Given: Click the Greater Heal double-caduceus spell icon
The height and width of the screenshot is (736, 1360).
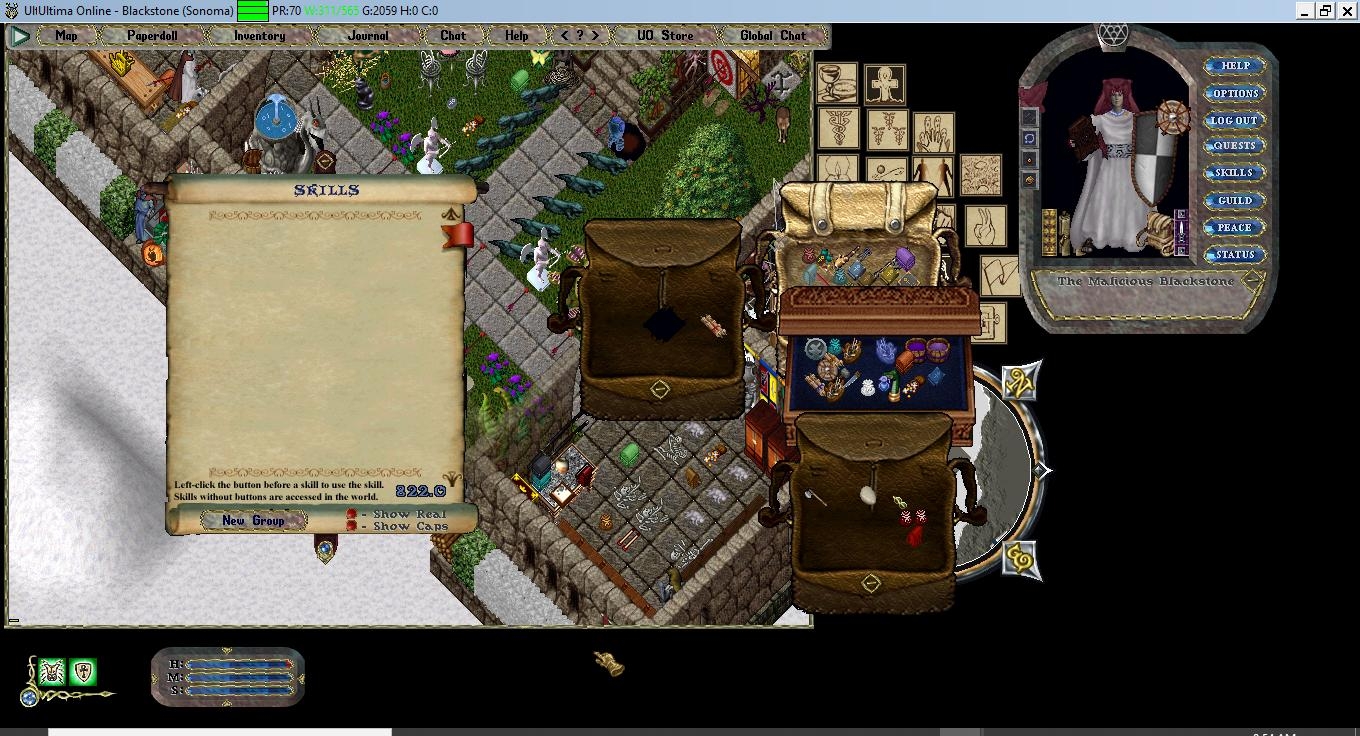Looking at the screenshot, I should click(887, 131).
